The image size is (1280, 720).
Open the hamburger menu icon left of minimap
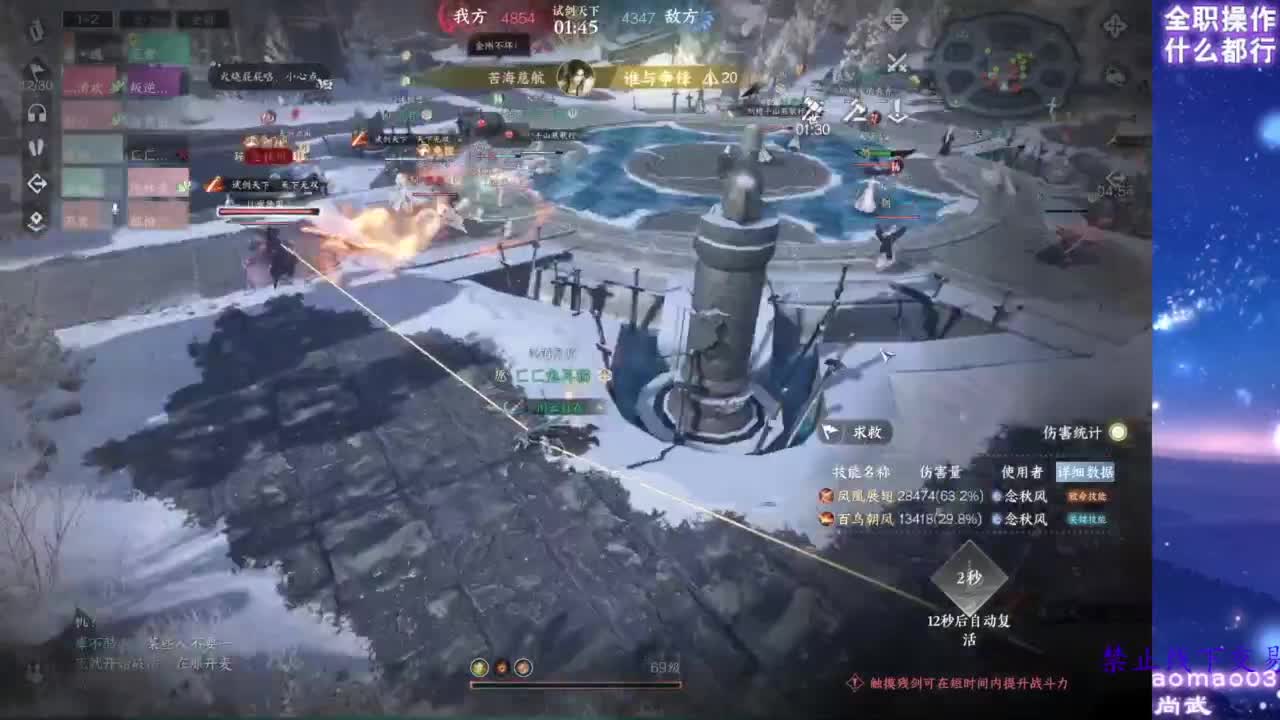tap(897, 20)
